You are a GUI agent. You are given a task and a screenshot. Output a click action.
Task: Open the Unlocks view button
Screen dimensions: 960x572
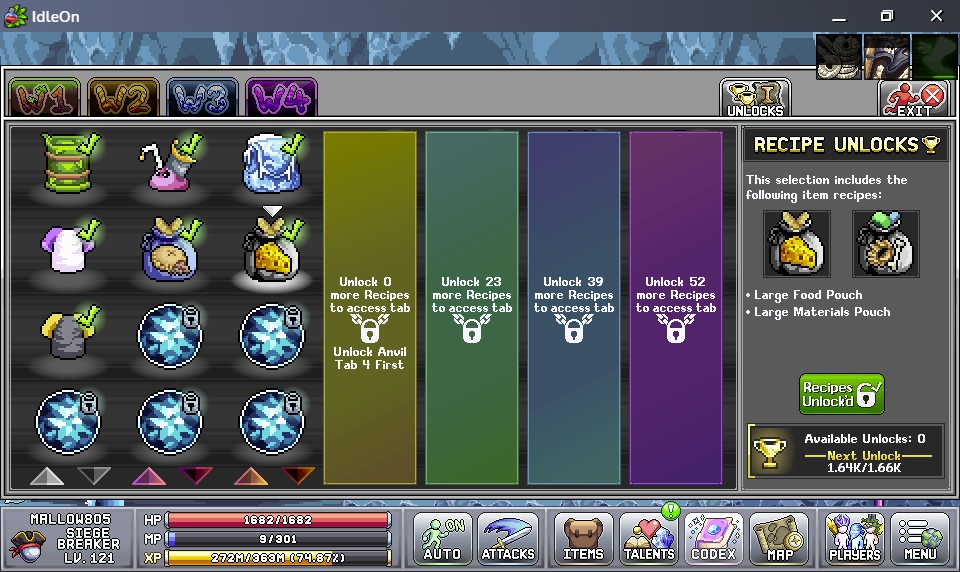pos(755,100)
